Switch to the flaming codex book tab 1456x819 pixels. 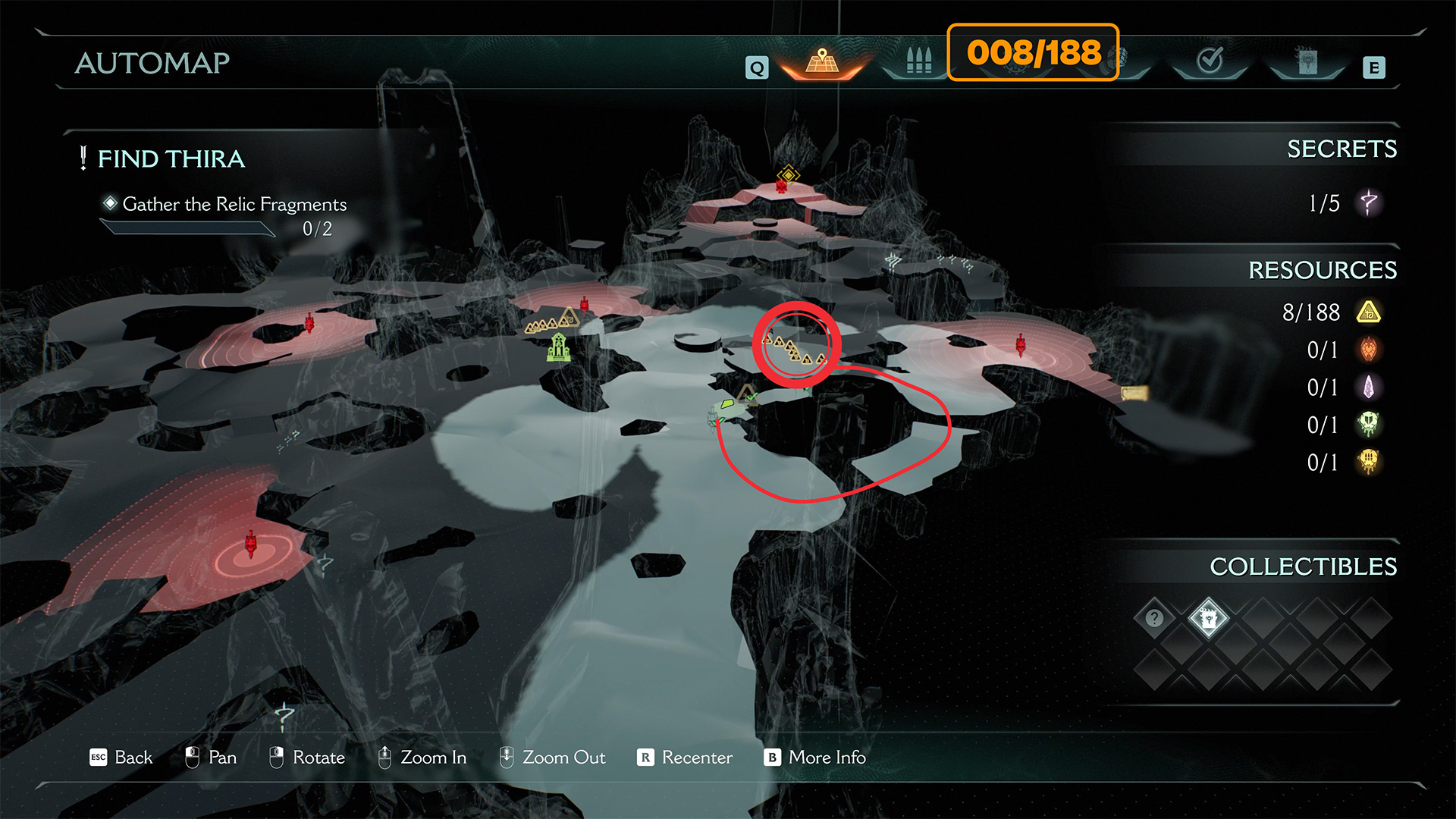point(1307,62)
